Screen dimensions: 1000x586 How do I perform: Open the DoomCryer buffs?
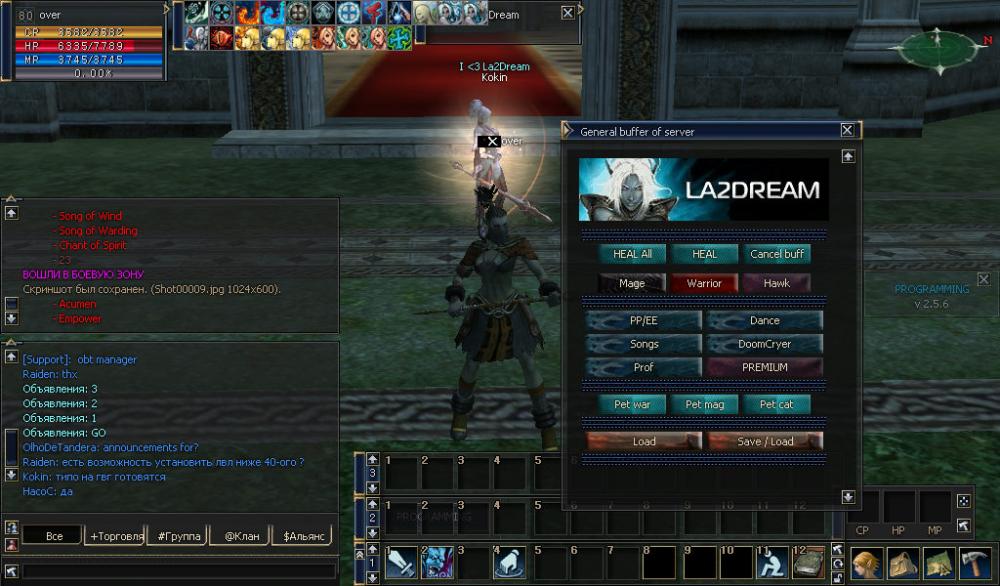[x=765, y=344]
